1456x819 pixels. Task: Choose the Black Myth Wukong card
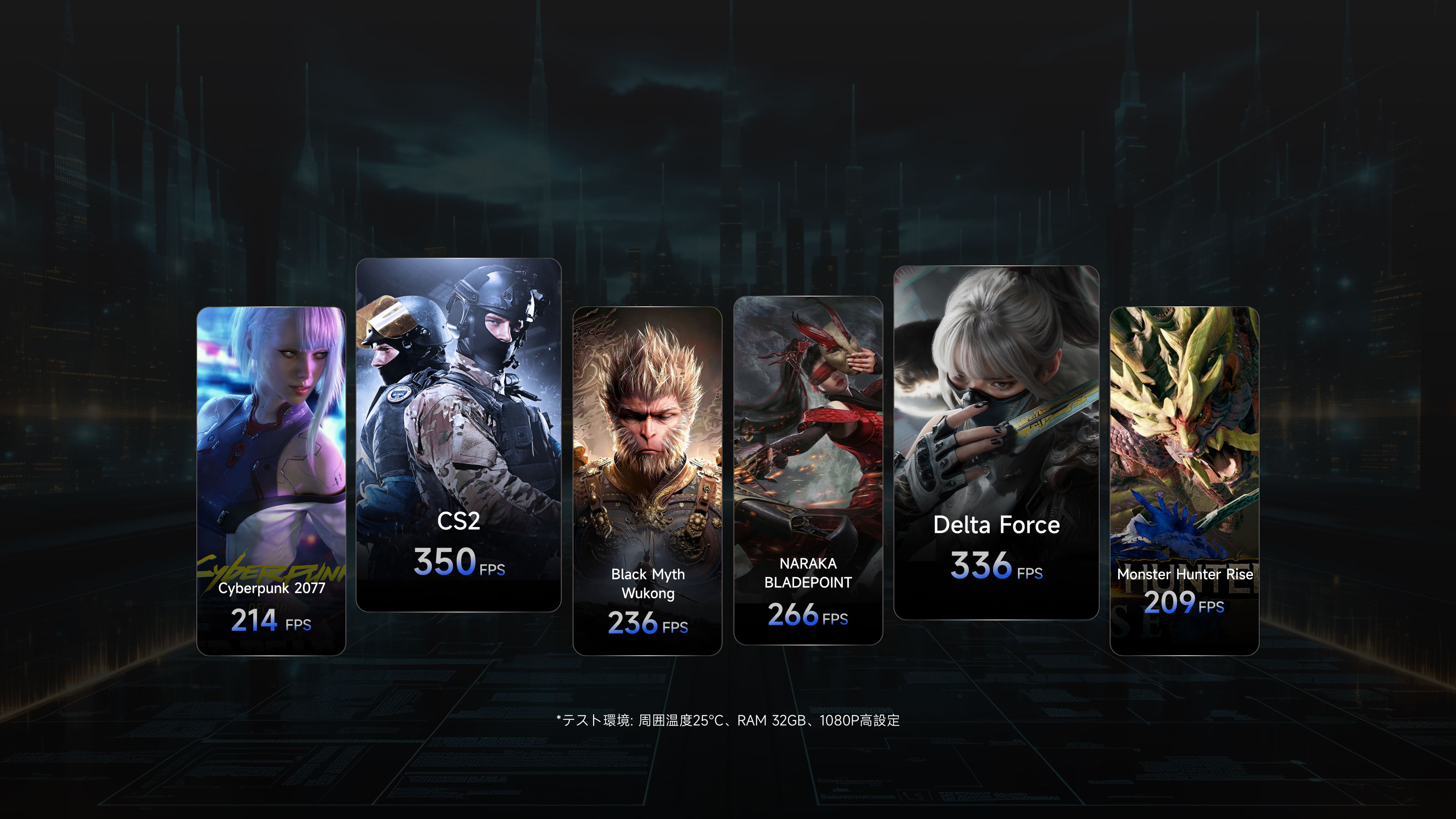647,480
